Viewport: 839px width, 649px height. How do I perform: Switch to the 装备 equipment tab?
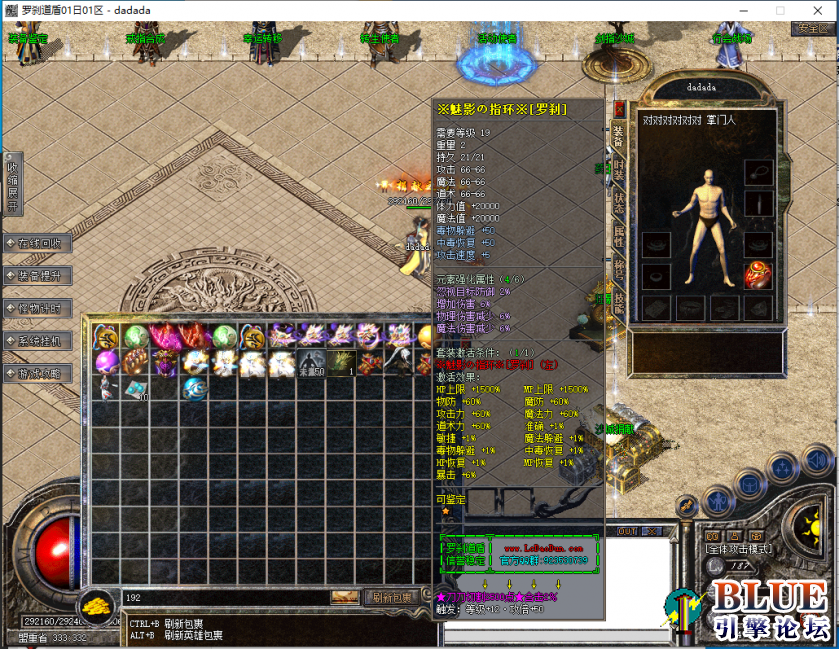click(618, 137)
